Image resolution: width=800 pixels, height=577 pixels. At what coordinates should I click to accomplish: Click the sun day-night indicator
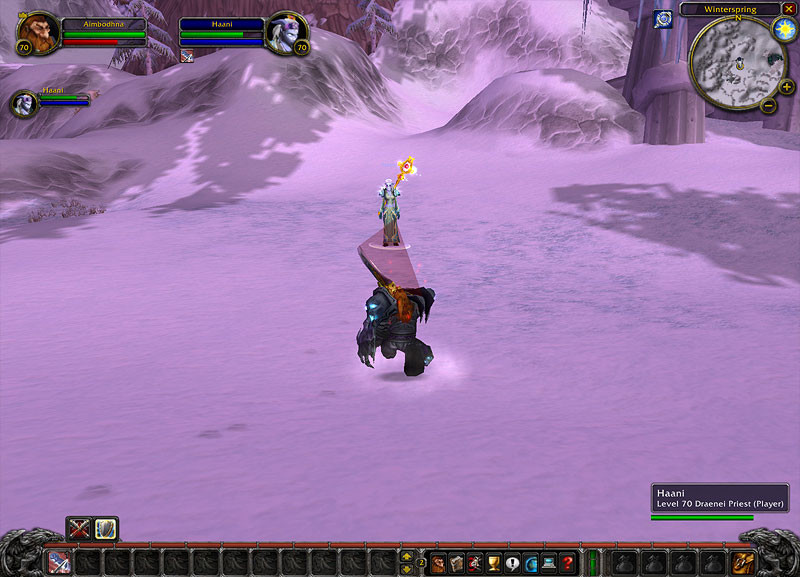783,28
